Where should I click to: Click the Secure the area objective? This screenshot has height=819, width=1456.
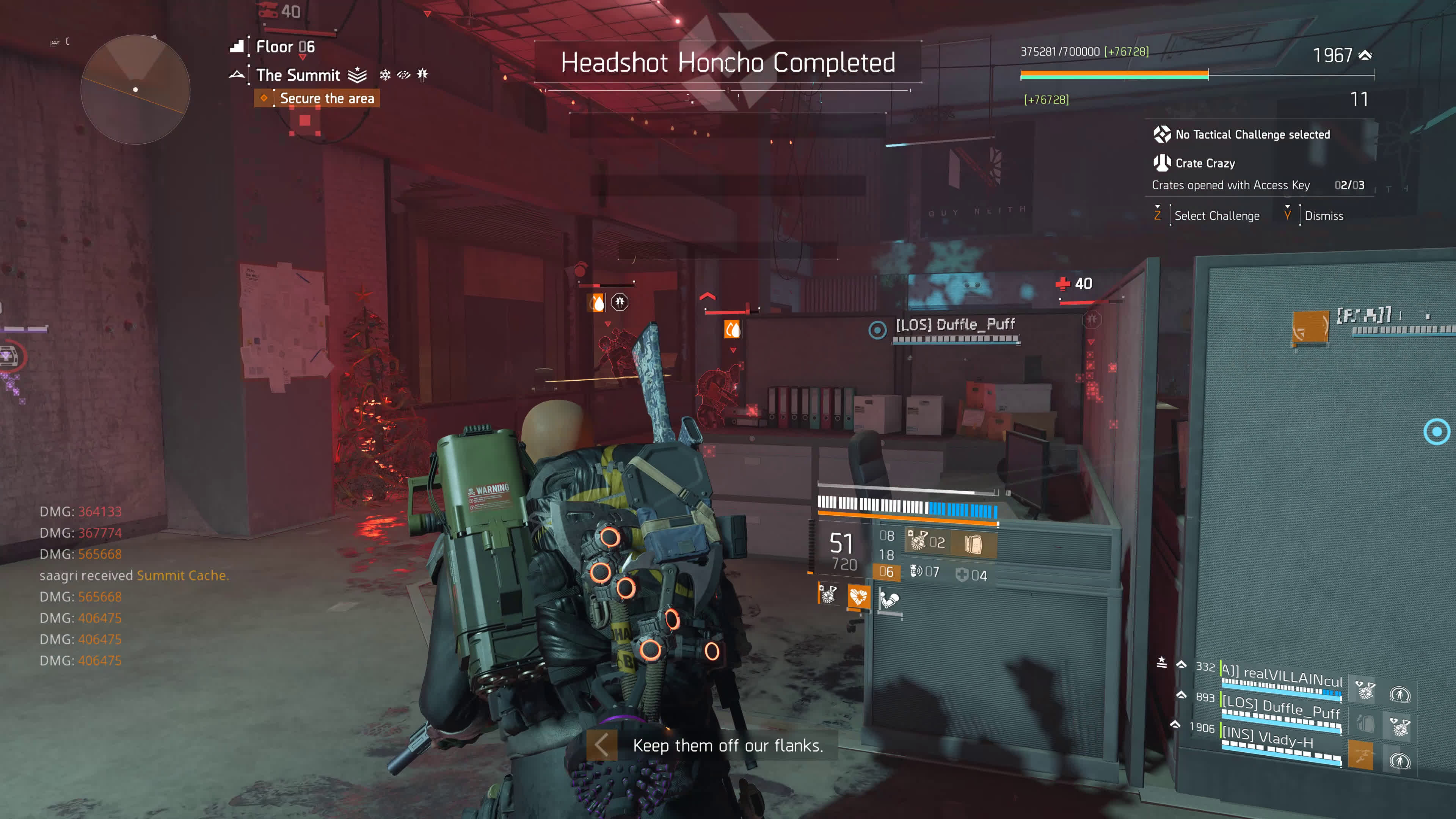326,98
